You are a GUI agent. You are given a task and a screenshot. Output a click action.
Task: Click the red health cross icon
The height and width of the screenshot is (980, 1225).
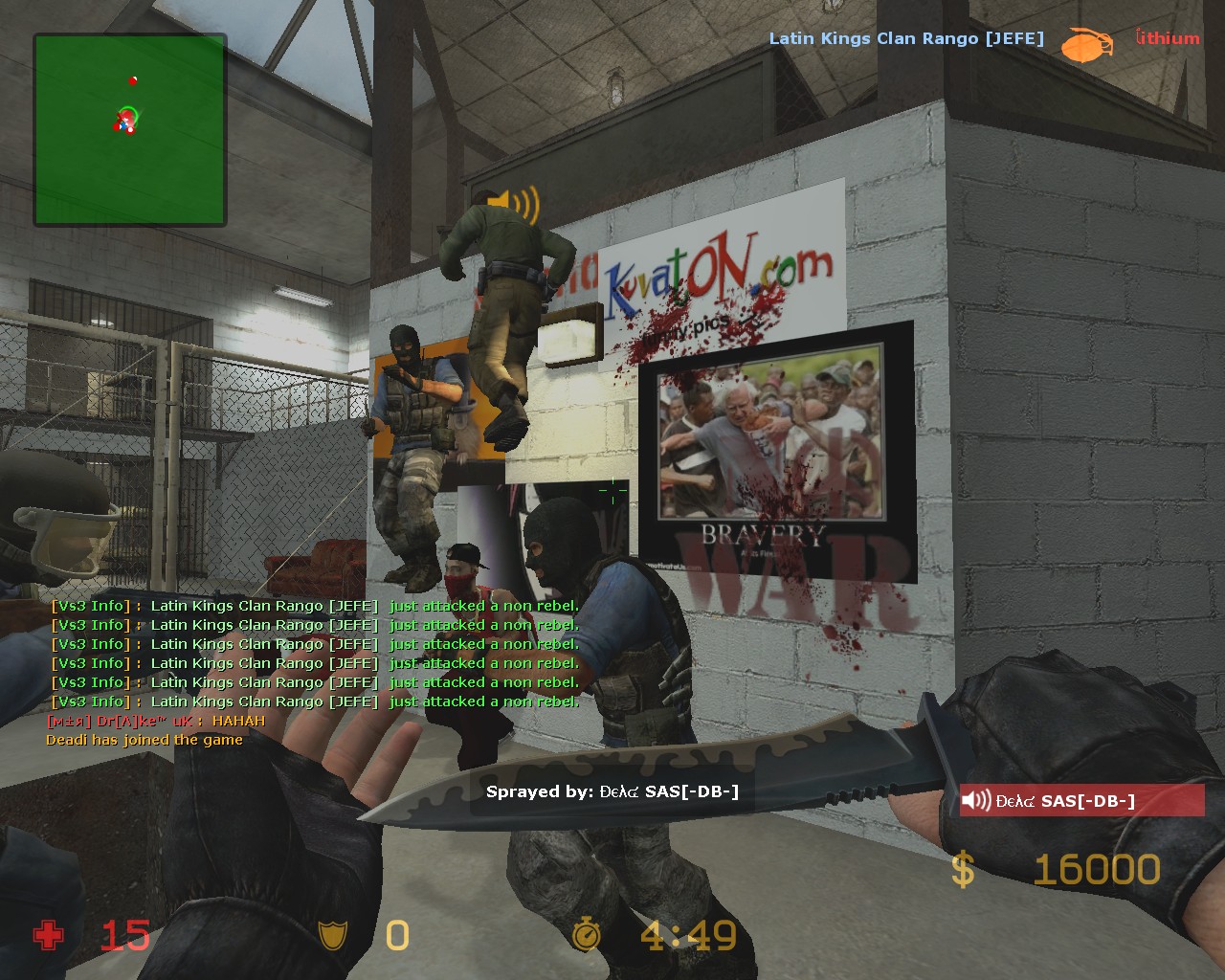[x=48, y=935]
